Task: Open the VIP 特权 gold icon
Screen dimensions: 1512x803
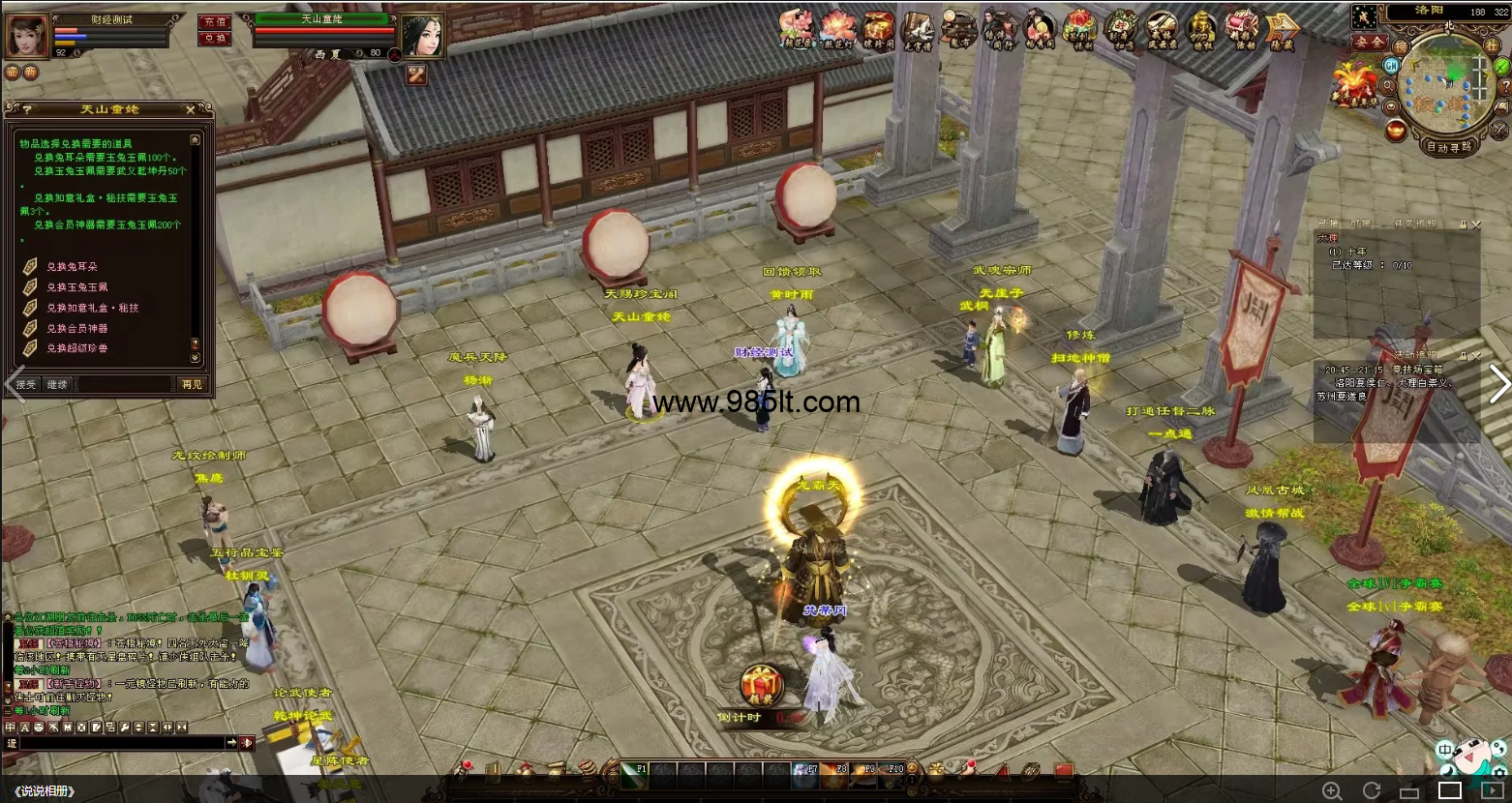Action: (1201, 31)
